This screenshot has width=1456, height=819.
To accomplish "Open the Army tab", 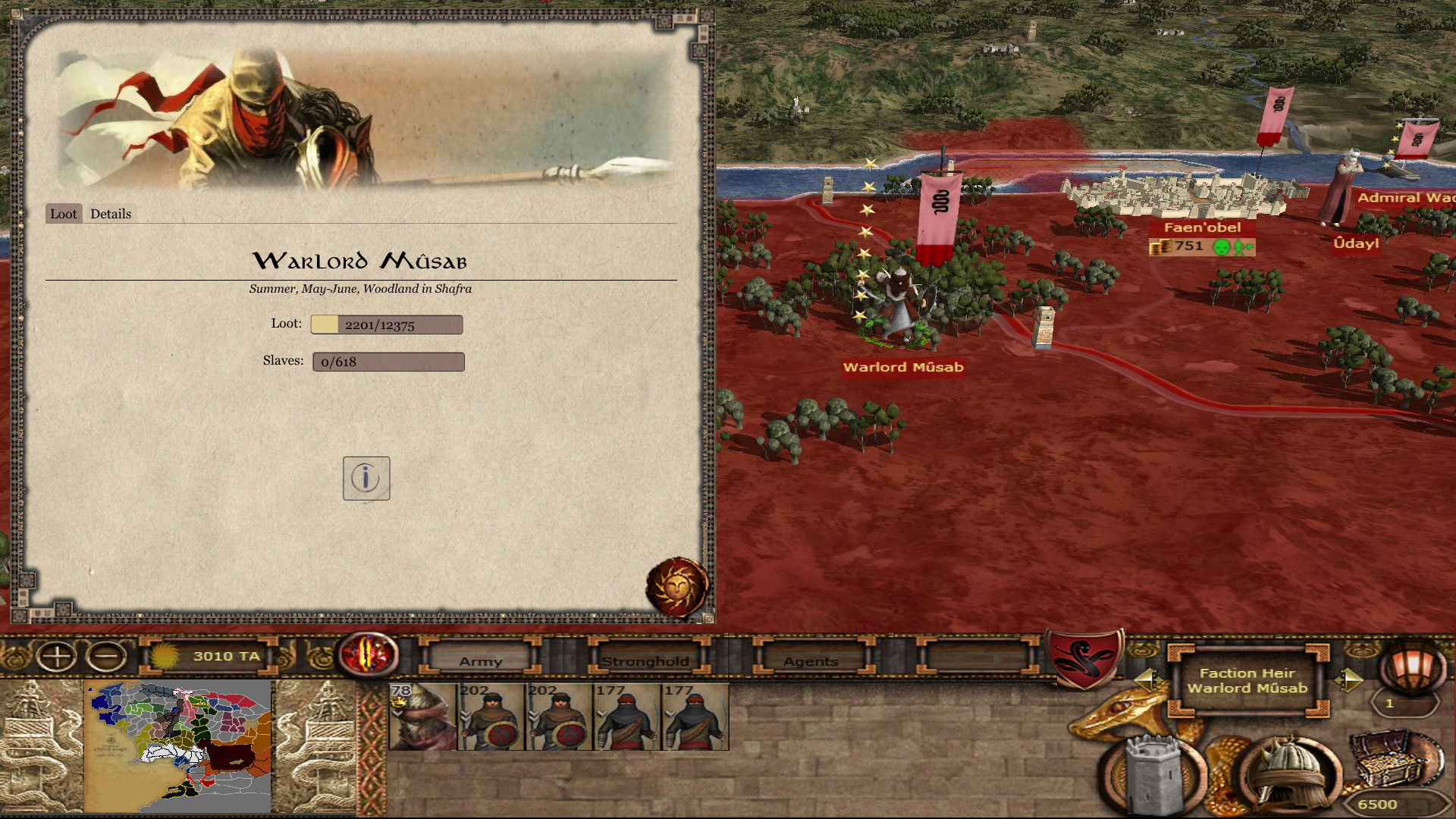I will coord(481,661).
